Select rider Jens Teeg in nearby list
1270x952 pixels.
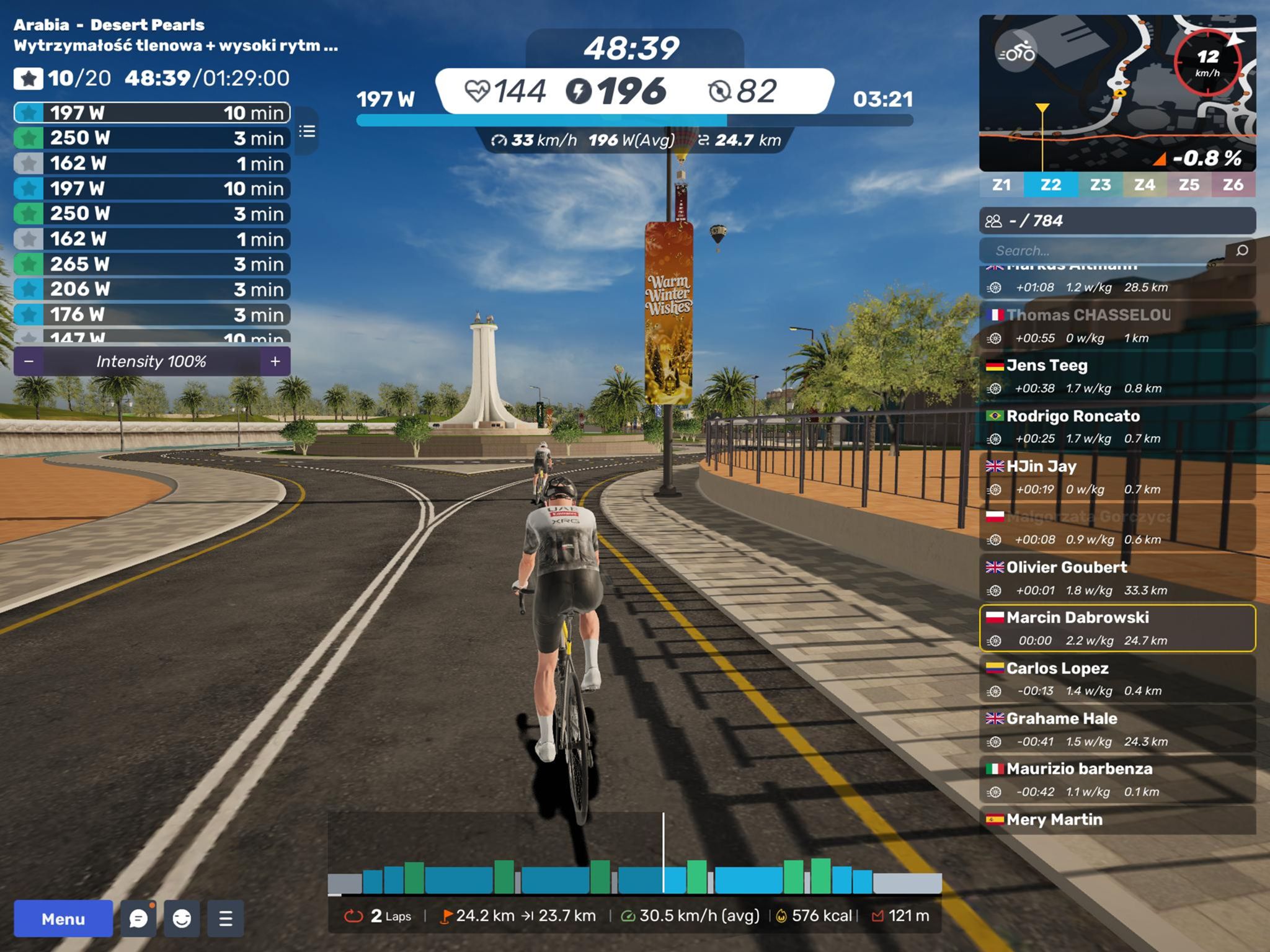point(1116,376)
